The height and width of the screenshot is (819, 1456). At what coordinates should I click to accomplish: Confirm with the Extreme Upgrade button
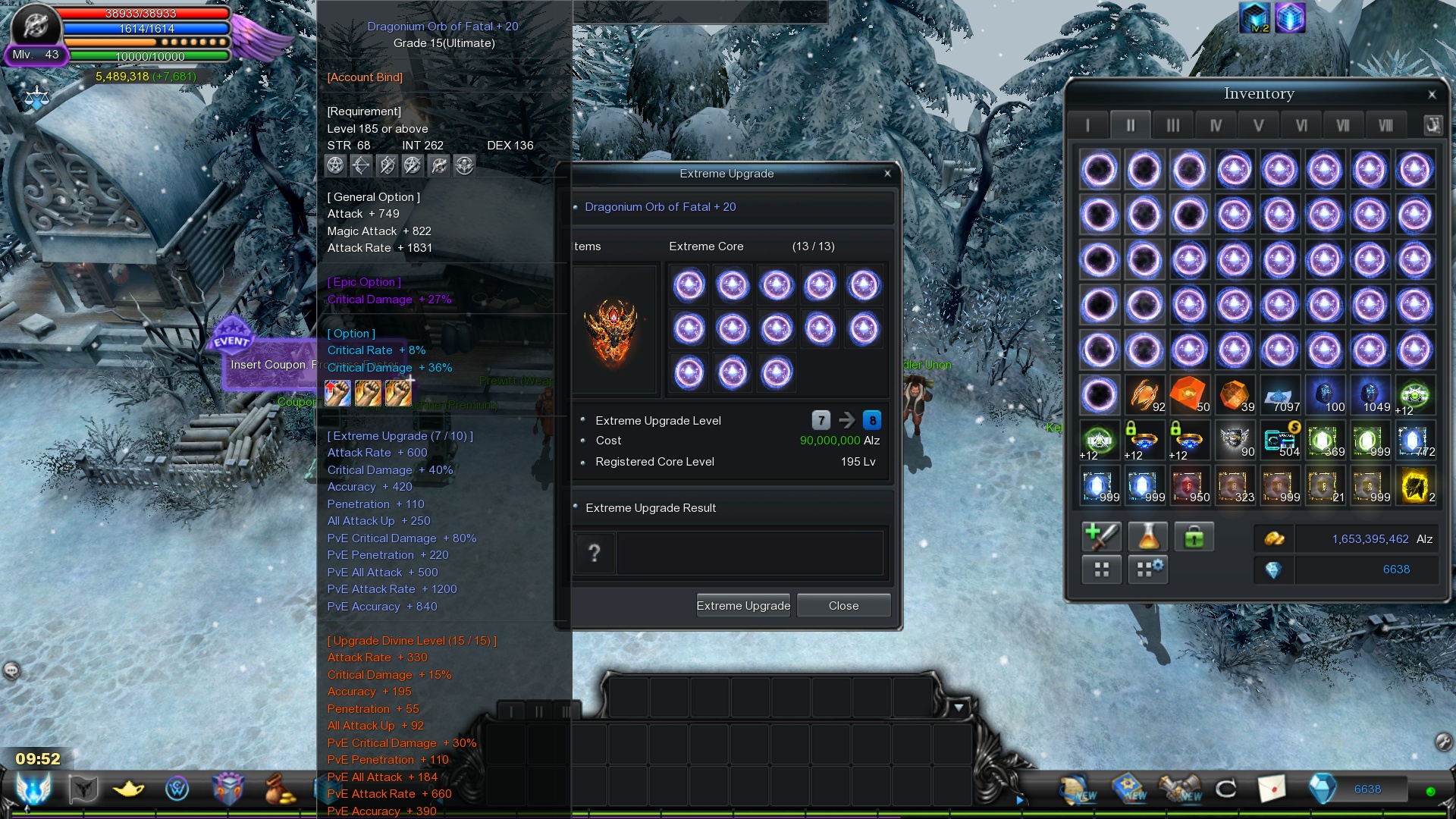click(x=742, y=605)
